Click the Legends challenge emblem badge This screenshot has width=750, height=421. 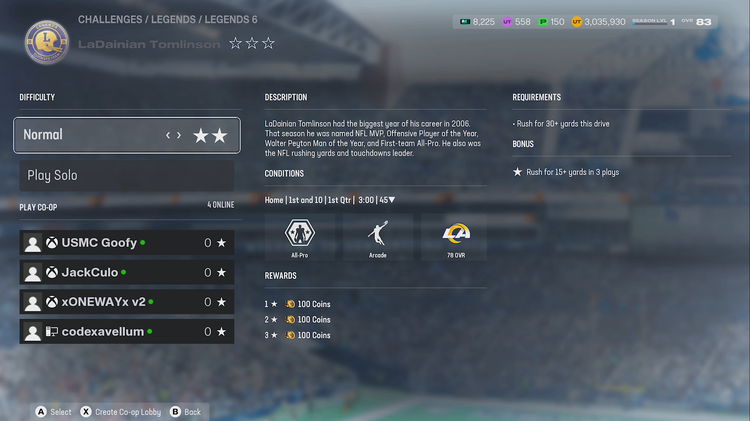46,41
